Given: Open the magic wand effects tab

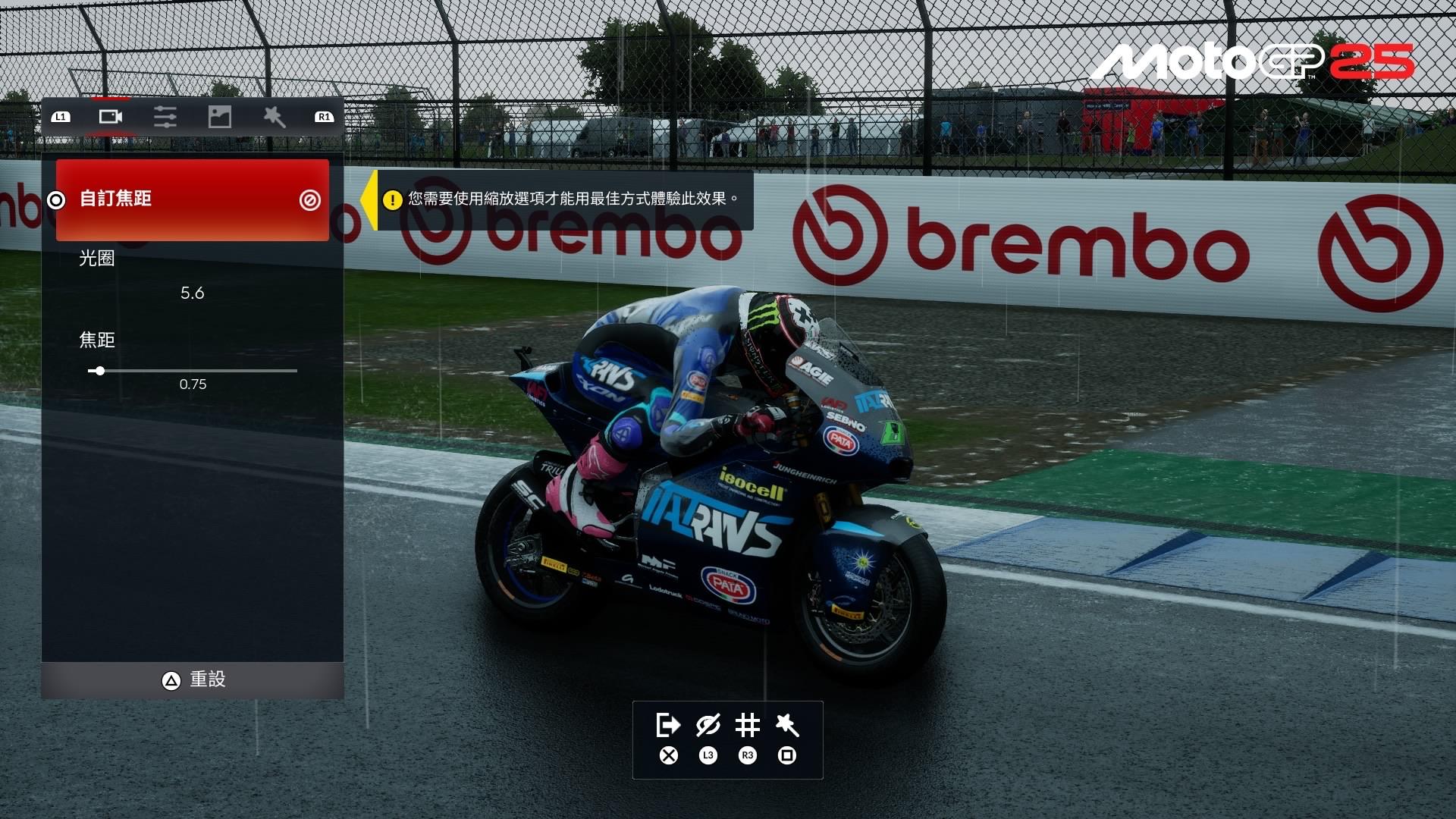Looking at the screenshot, I should click(x=274, y=117).
